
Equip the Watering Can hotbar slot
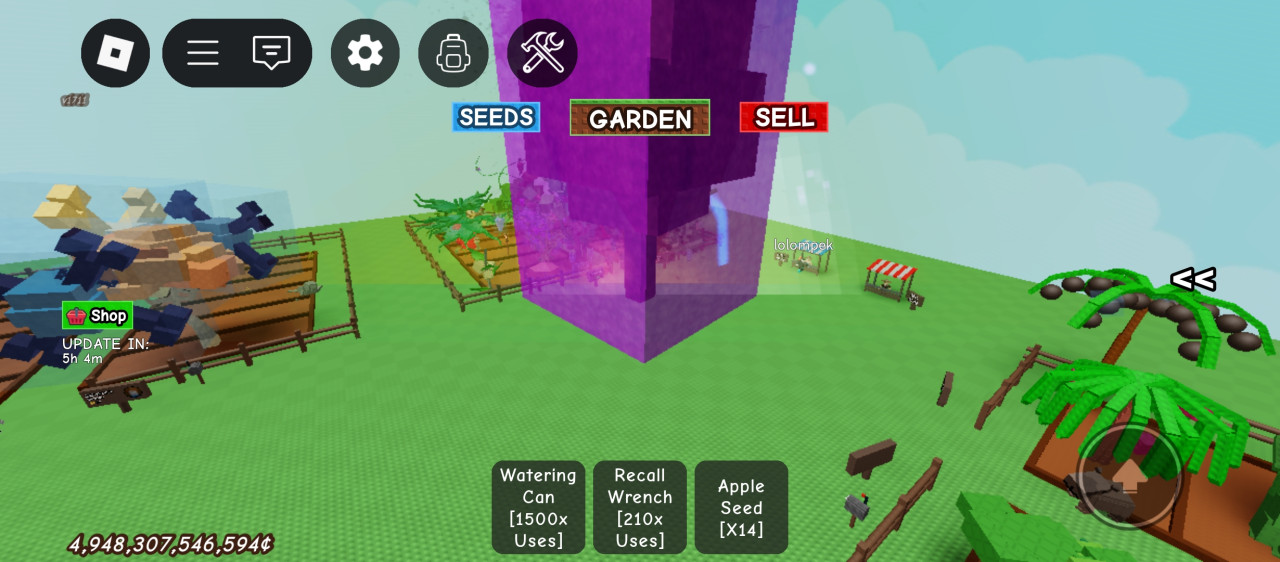pos(538,507)
